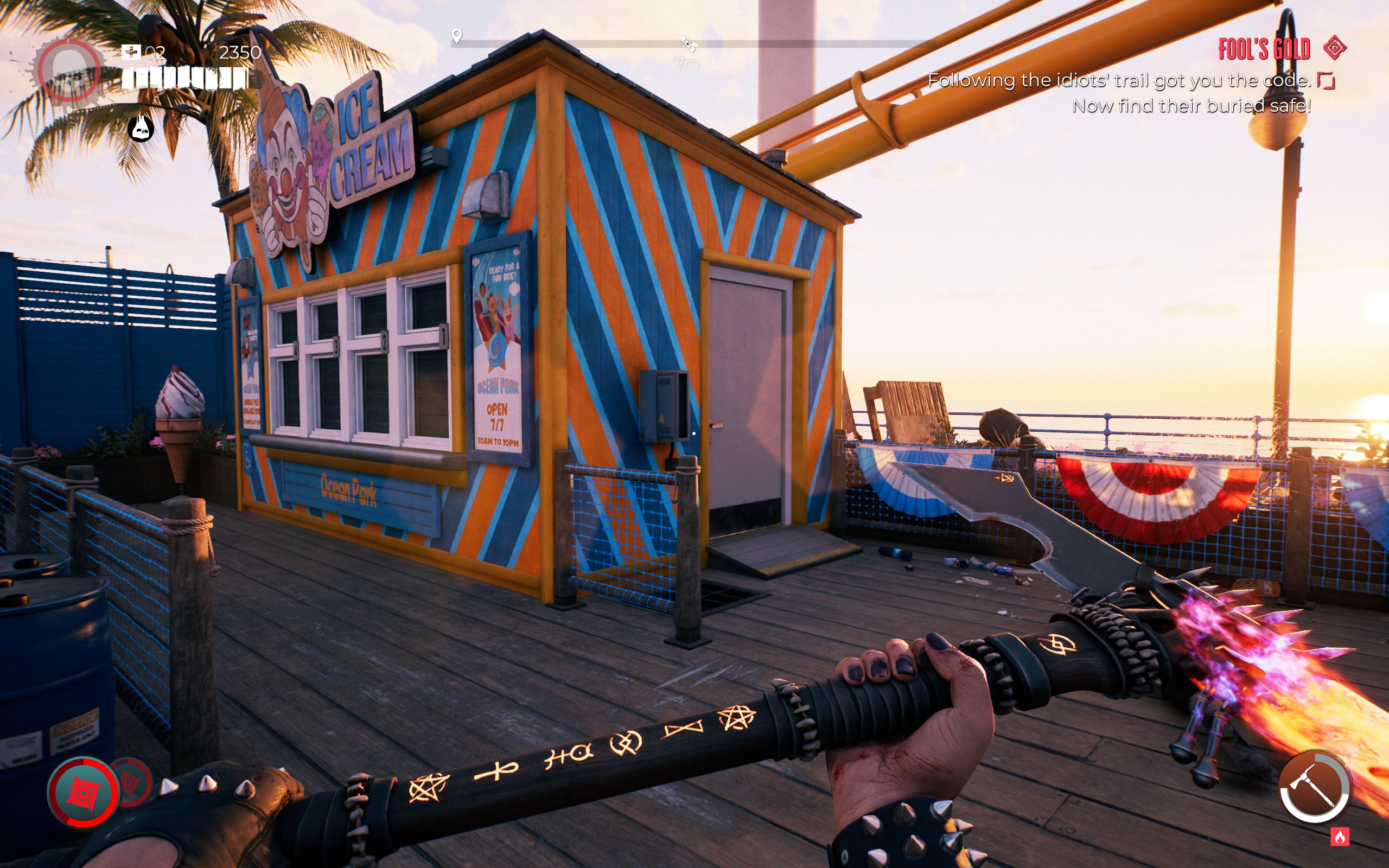Viewport: 1389px width, 868px height.
Task: Click the 7m distance label on the compass
Action: click(687, 63)
